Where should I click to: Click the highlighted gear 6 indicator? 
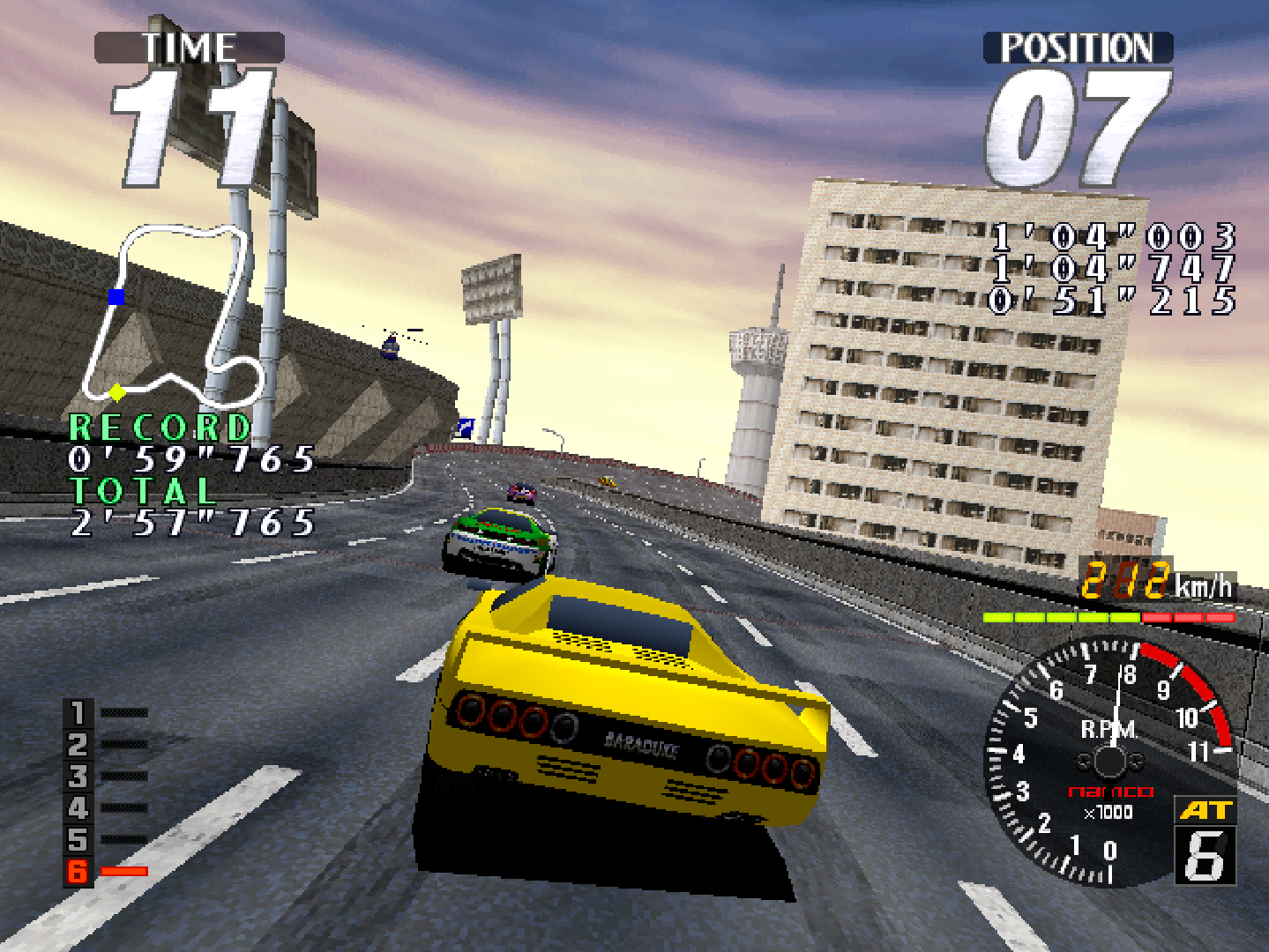78,871
